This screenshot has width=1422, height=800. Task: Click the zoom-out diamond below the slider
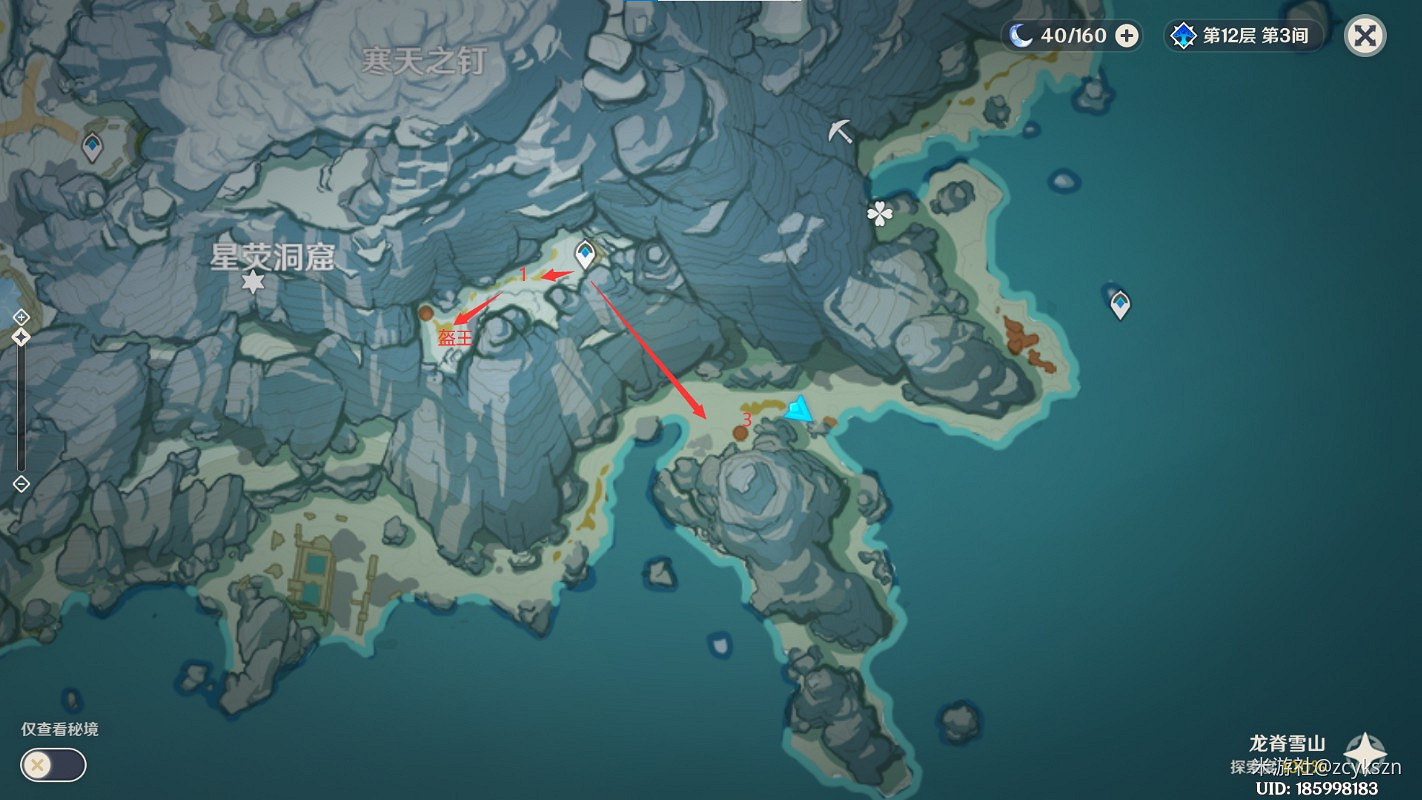(x=22, y=485)
